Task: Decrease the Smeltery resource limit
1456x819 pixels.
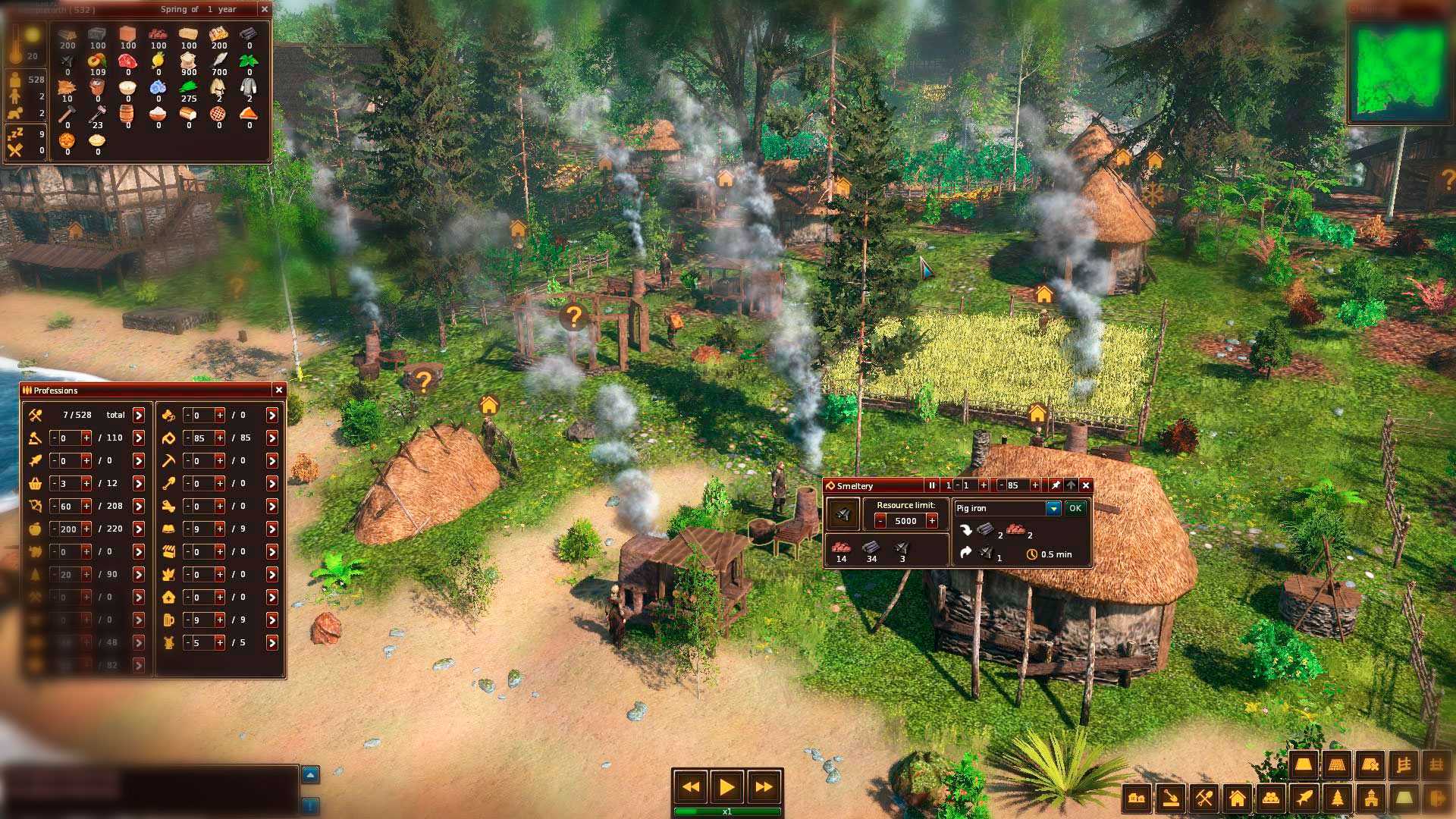Action: pos(880,521)
